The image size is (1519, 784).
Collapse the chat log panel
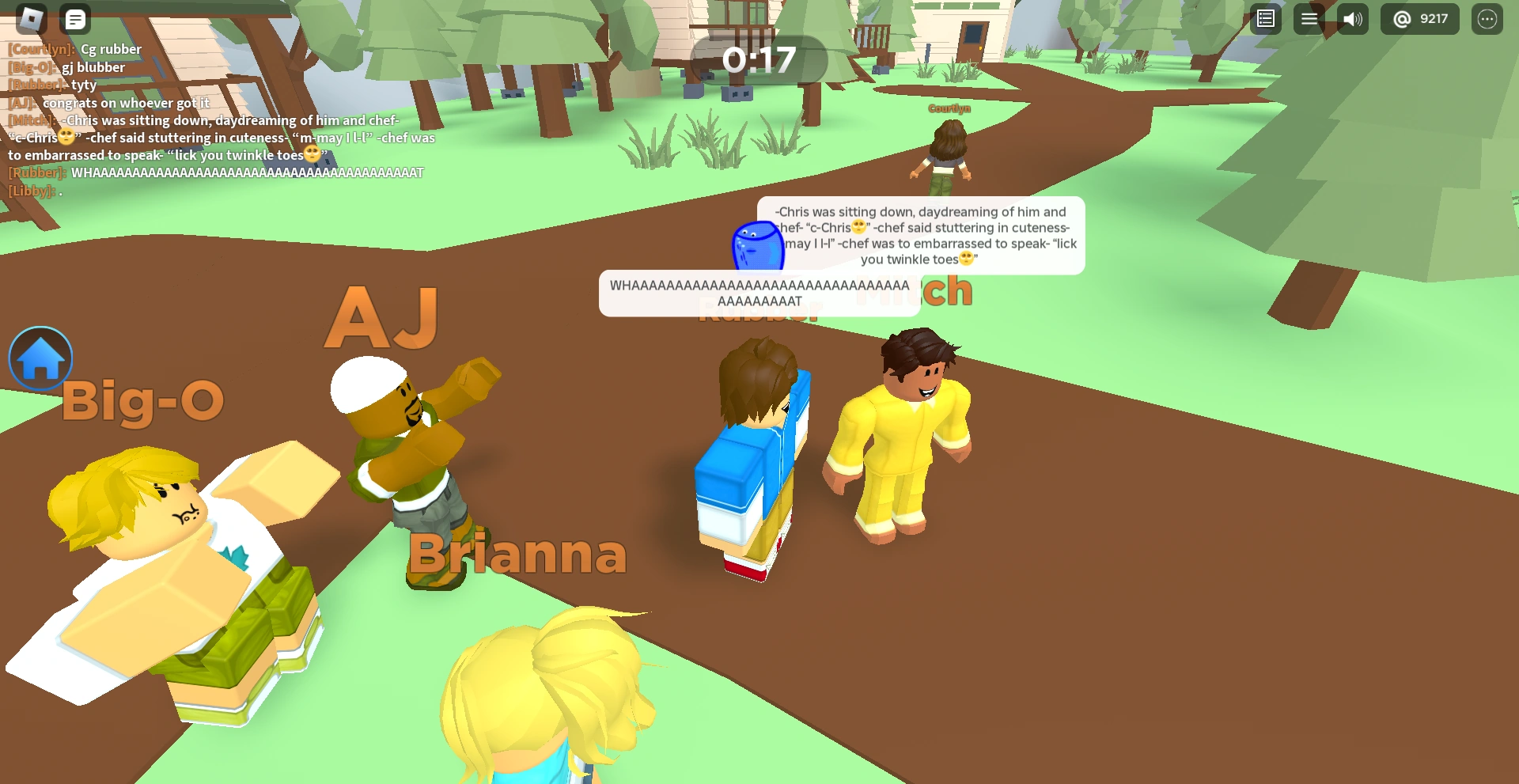click(75, 18)
